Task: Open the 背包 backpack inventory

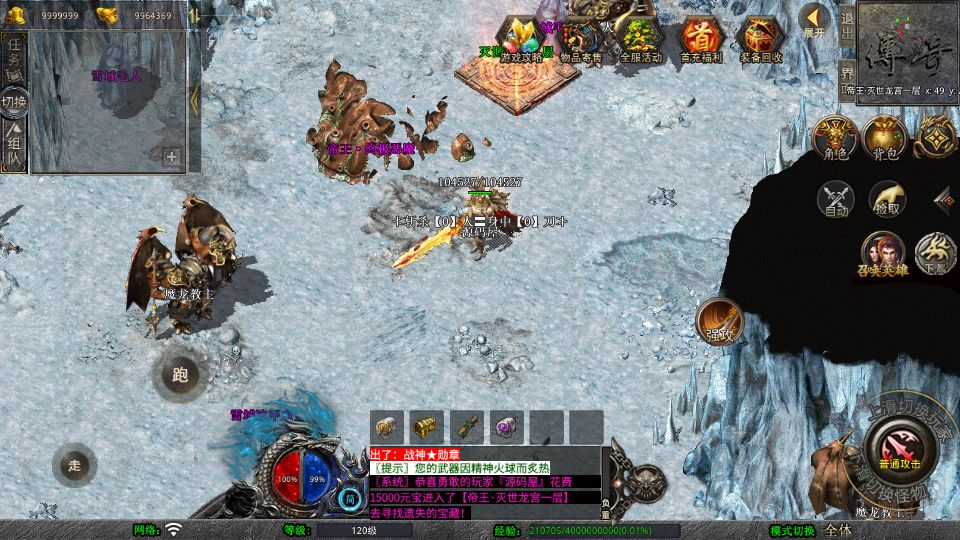Action: pos(885,138)
